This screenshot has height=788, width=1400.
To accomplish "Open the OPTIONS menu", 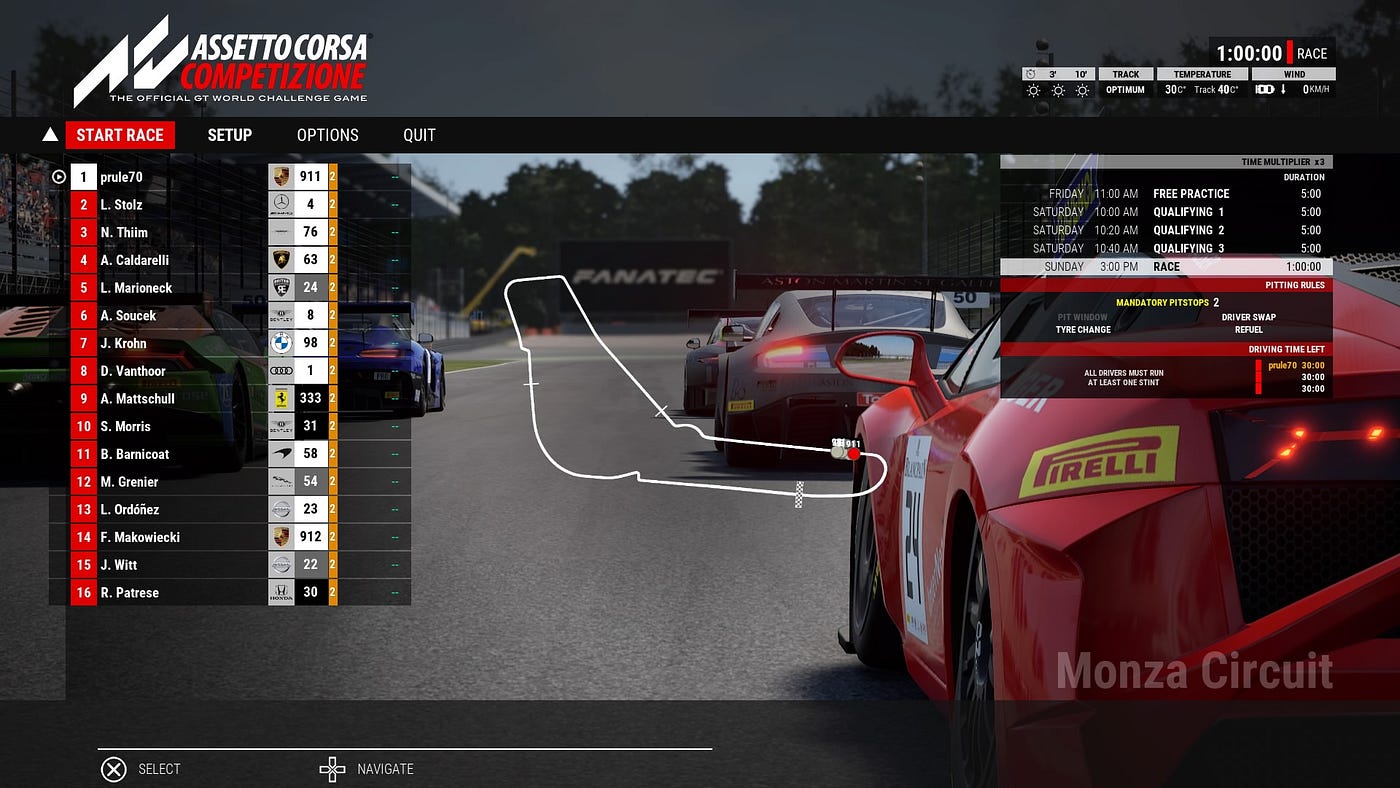I will coord(327,135).
